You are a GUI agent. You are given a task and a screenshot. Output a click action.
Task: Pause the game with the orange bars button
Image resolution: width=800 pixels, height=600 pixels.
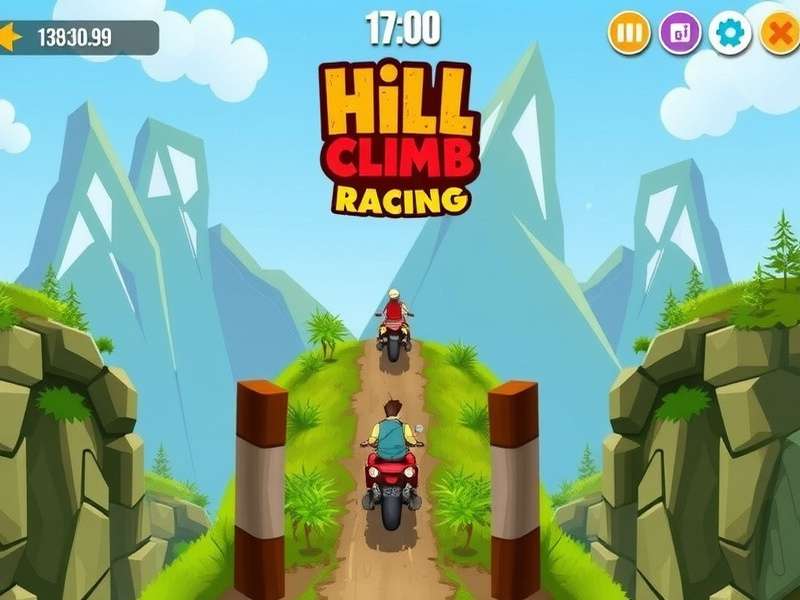point(629,34)
